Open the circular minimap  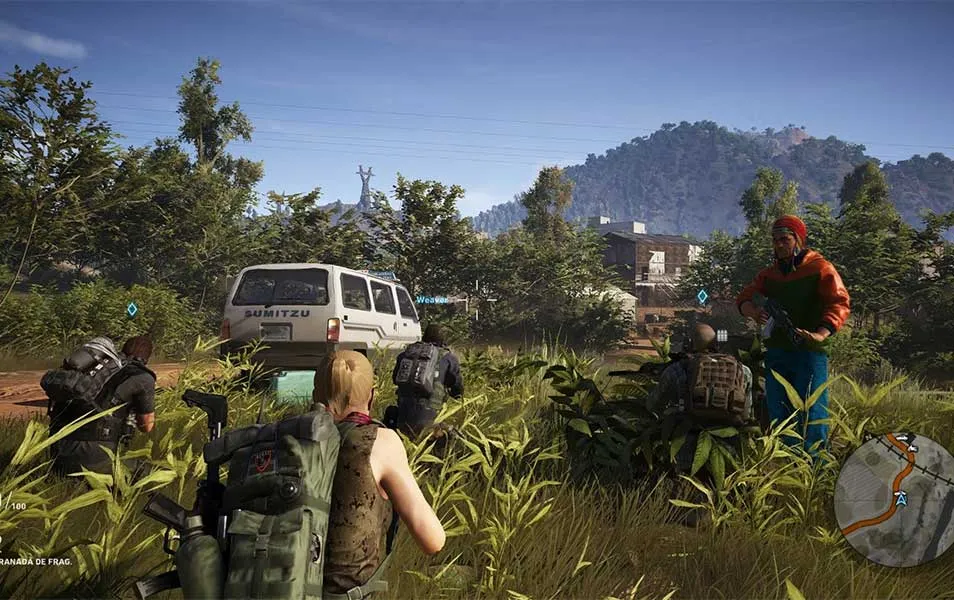pyautogui.click(x=893, y=498)
